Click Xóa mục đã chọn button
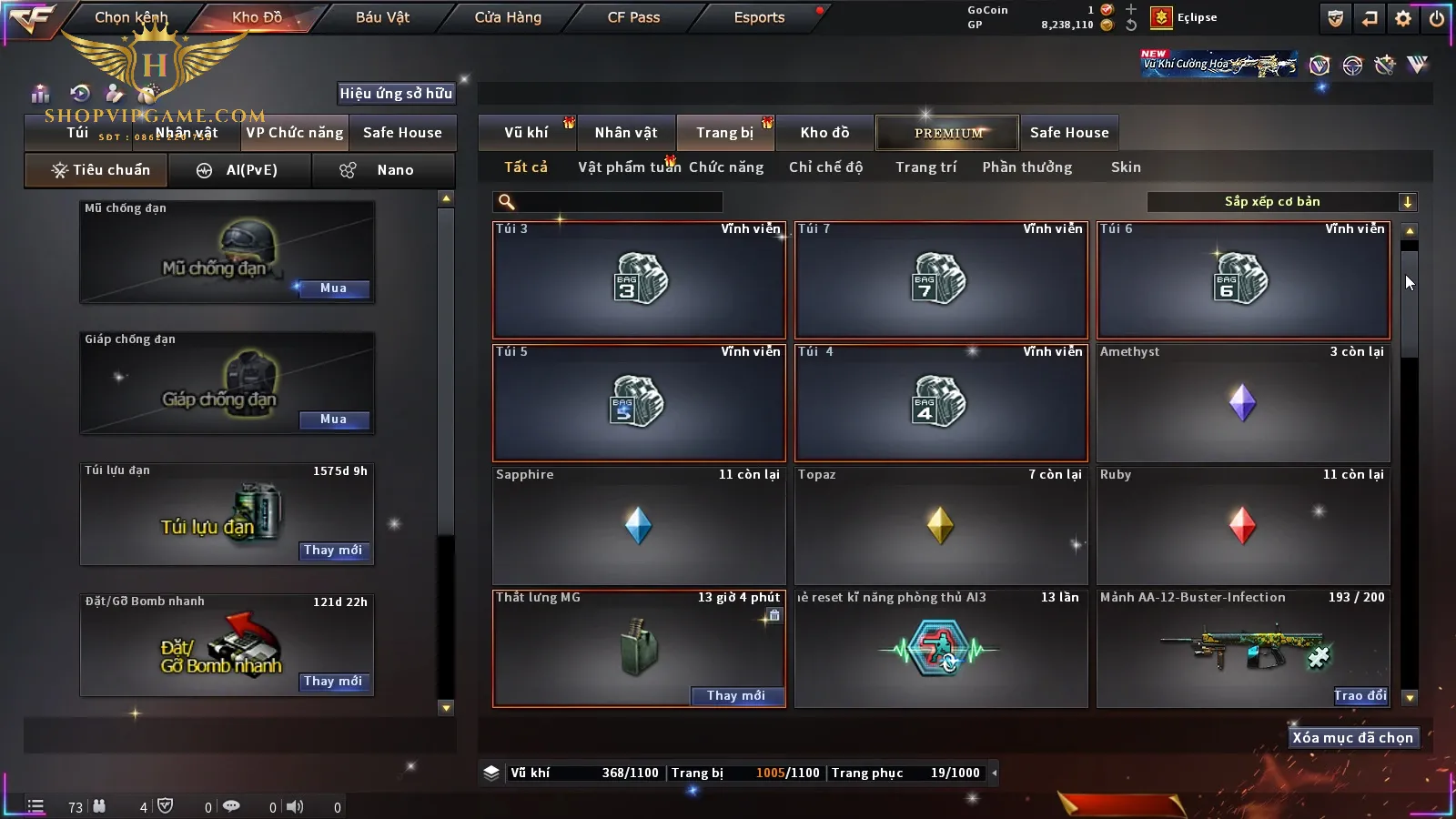1456x819 pixels. [x=1352, y=738]
